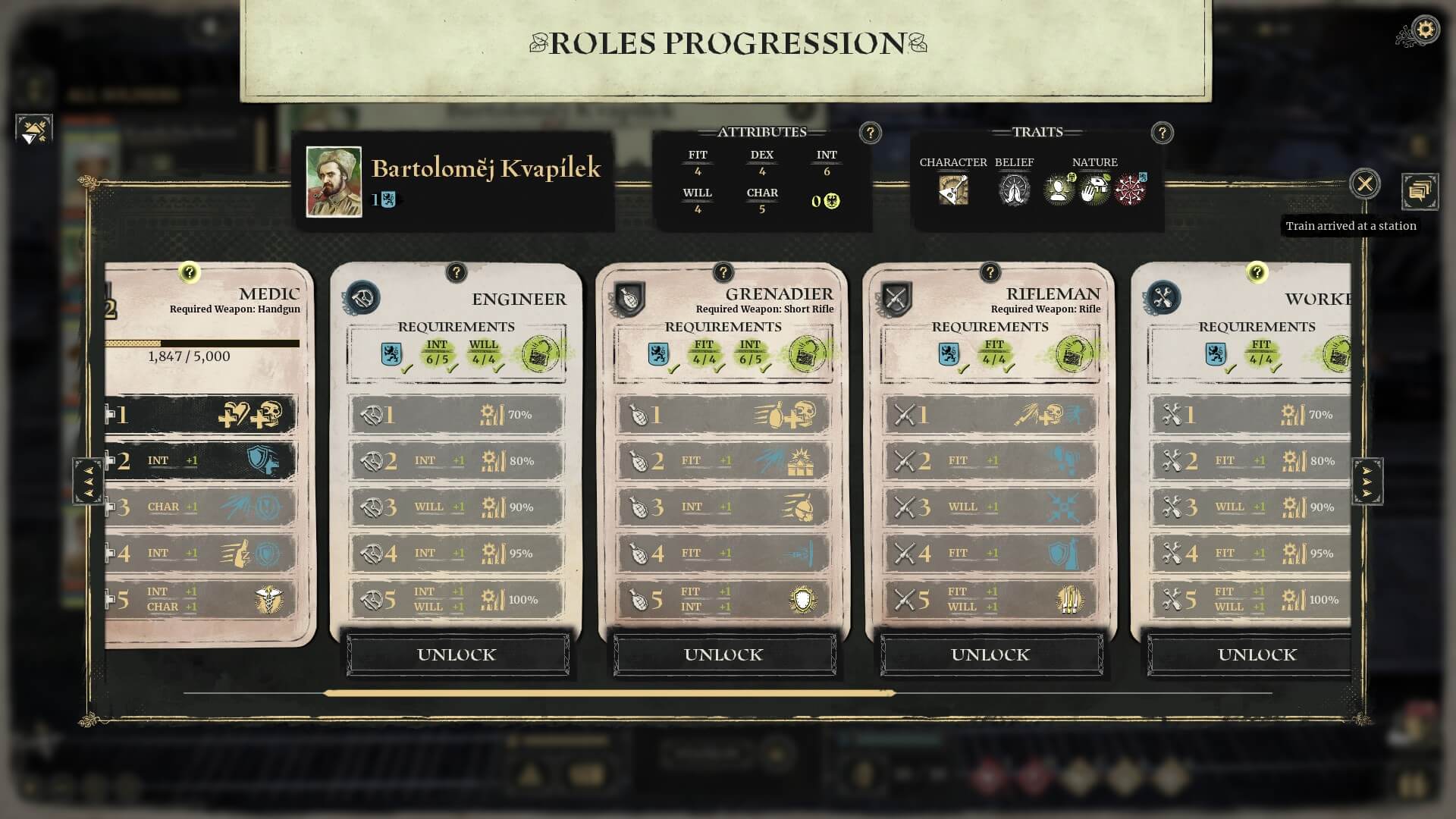Open the Attributes help tooltip
Viewport: 1456px width, 819px height.
pos(870,133)
